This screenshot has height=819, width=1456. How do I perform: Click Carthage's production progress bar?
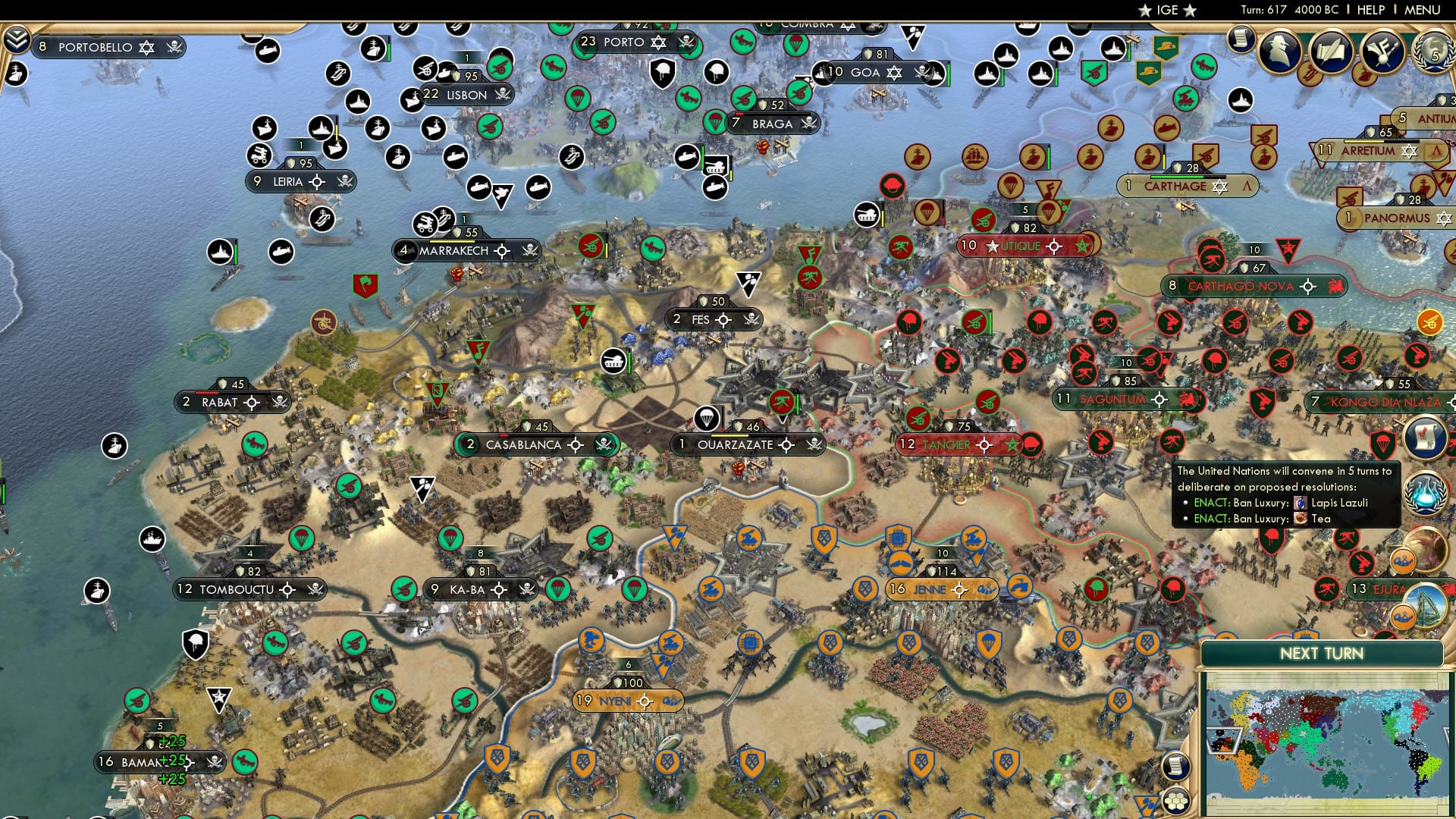click(x=1188, y=178)
